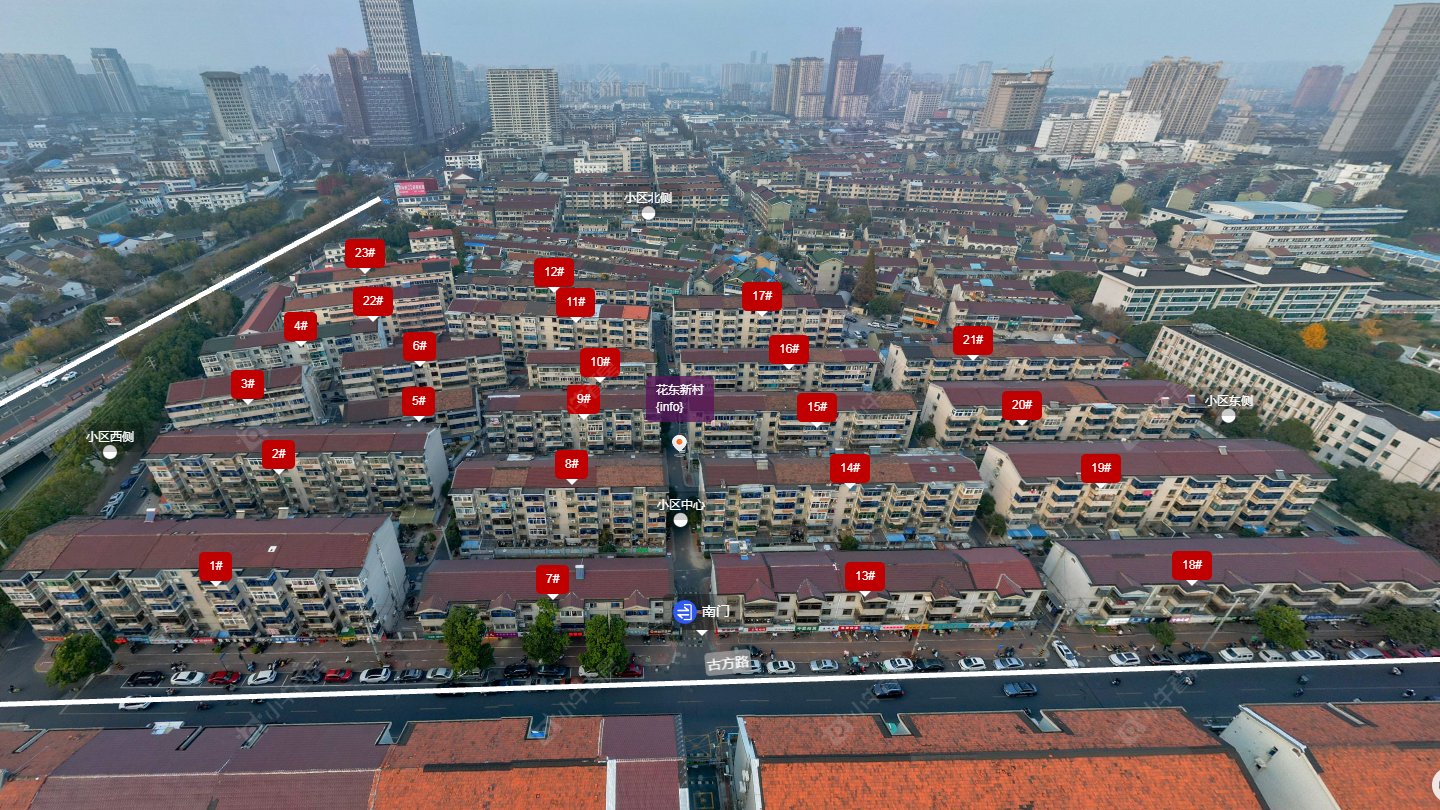
Task: Select the 23# building marker
Action: pyautogui.click(x=365, y=254)
